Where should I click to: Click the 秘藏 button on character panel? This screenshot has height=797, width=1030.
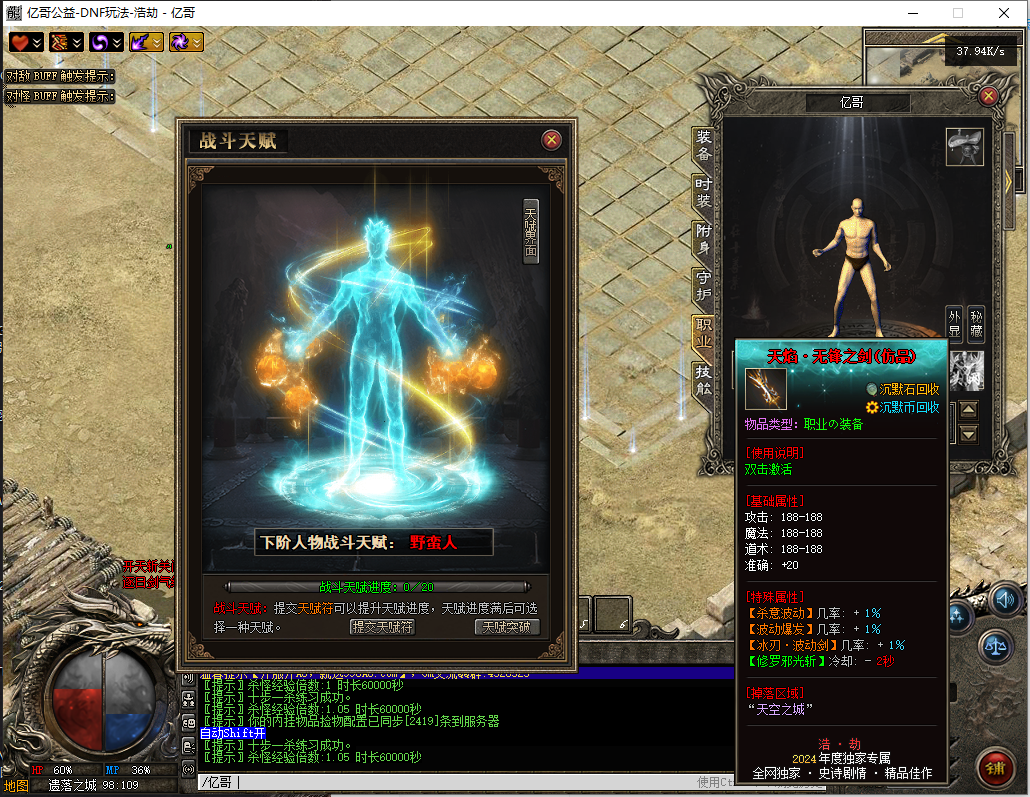click(976, 322)
